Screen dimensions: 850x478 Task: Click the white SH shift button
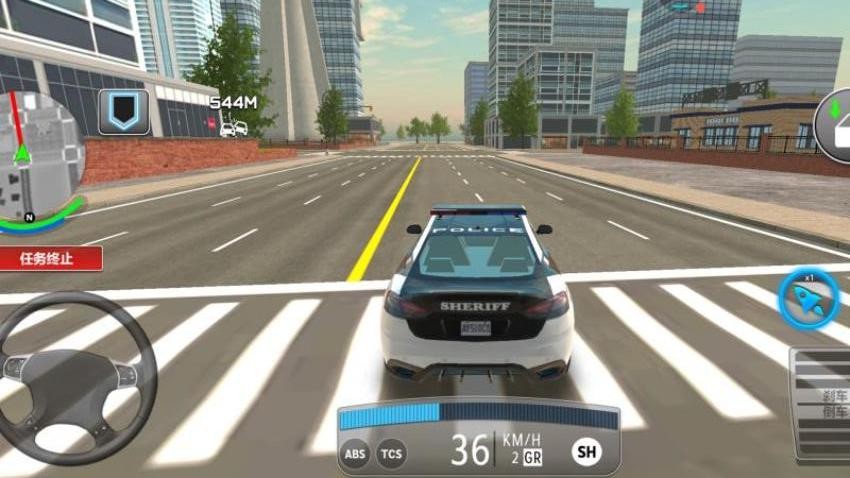(x=587, y=452)
